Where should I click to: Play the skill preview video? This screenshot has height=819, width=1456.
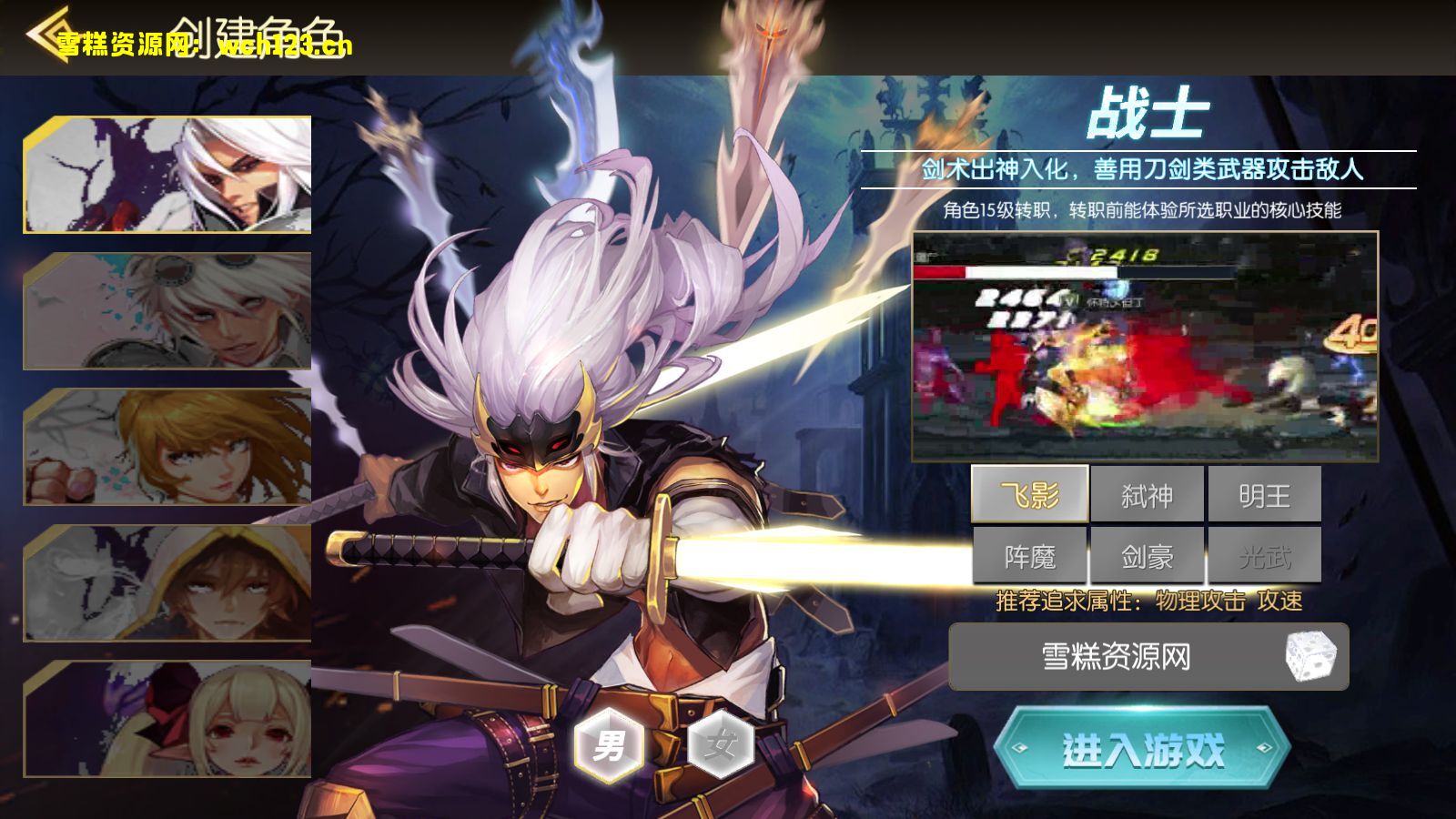coord(1145,347)
